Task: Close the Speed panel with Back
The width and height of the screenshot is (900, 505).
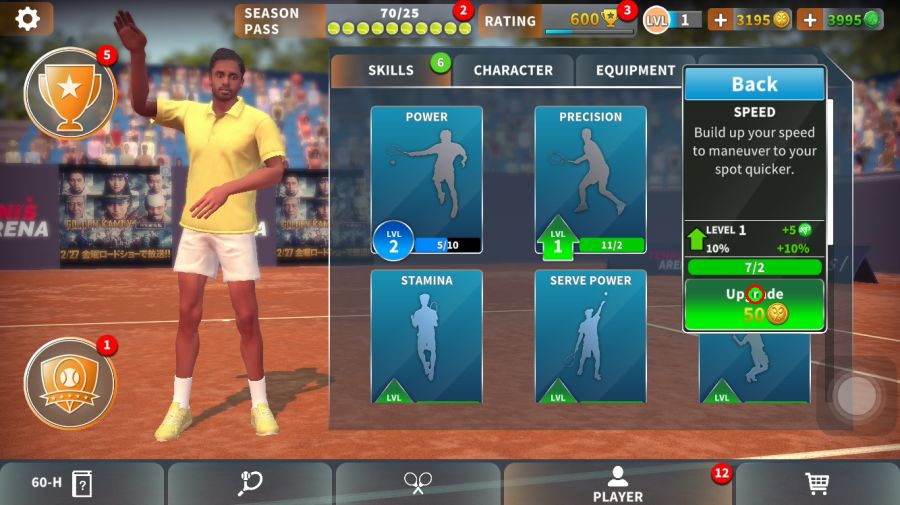Action: [754, 84]
